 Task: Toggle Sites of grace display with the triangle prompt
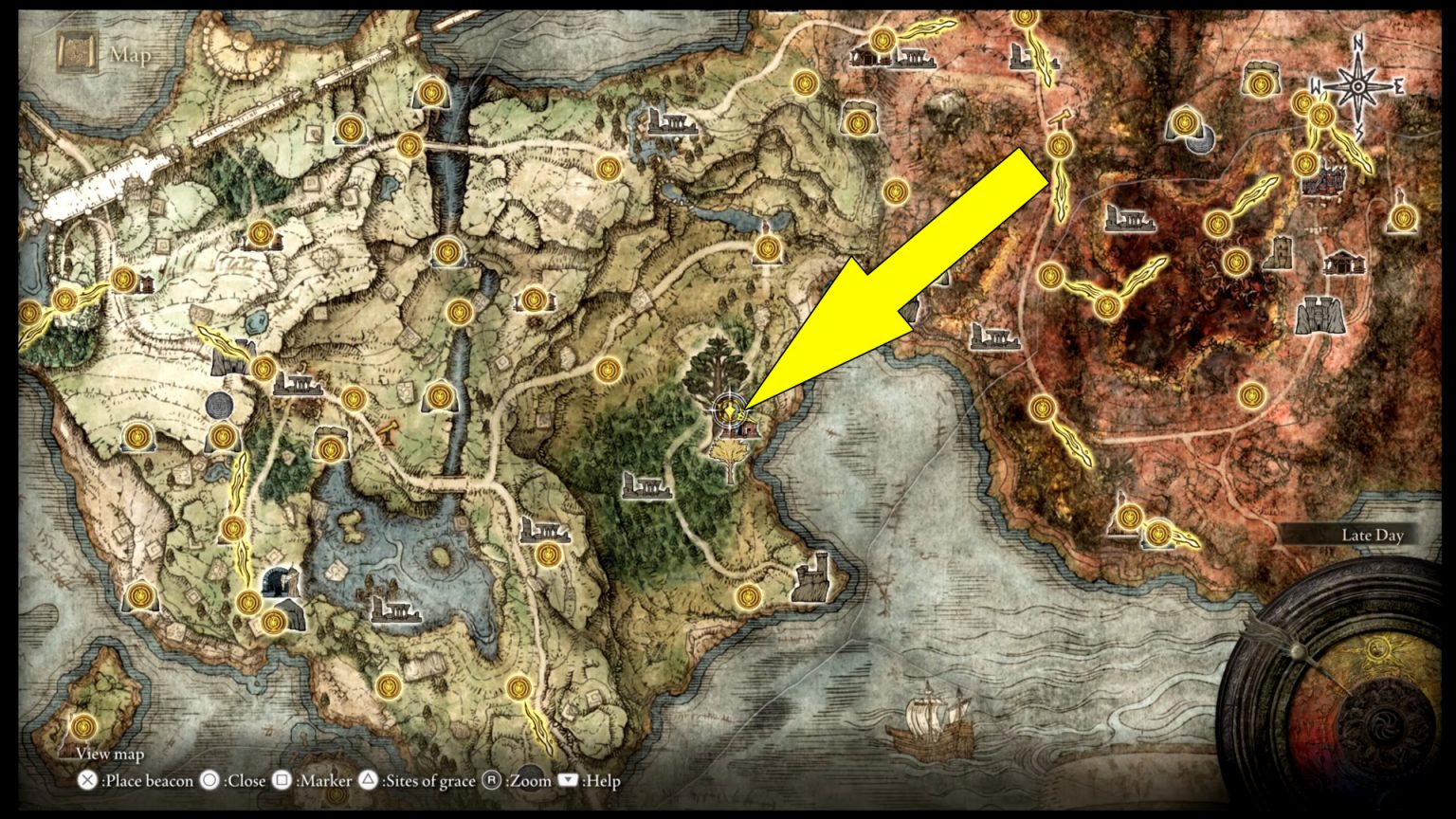[x=368, y=782]
